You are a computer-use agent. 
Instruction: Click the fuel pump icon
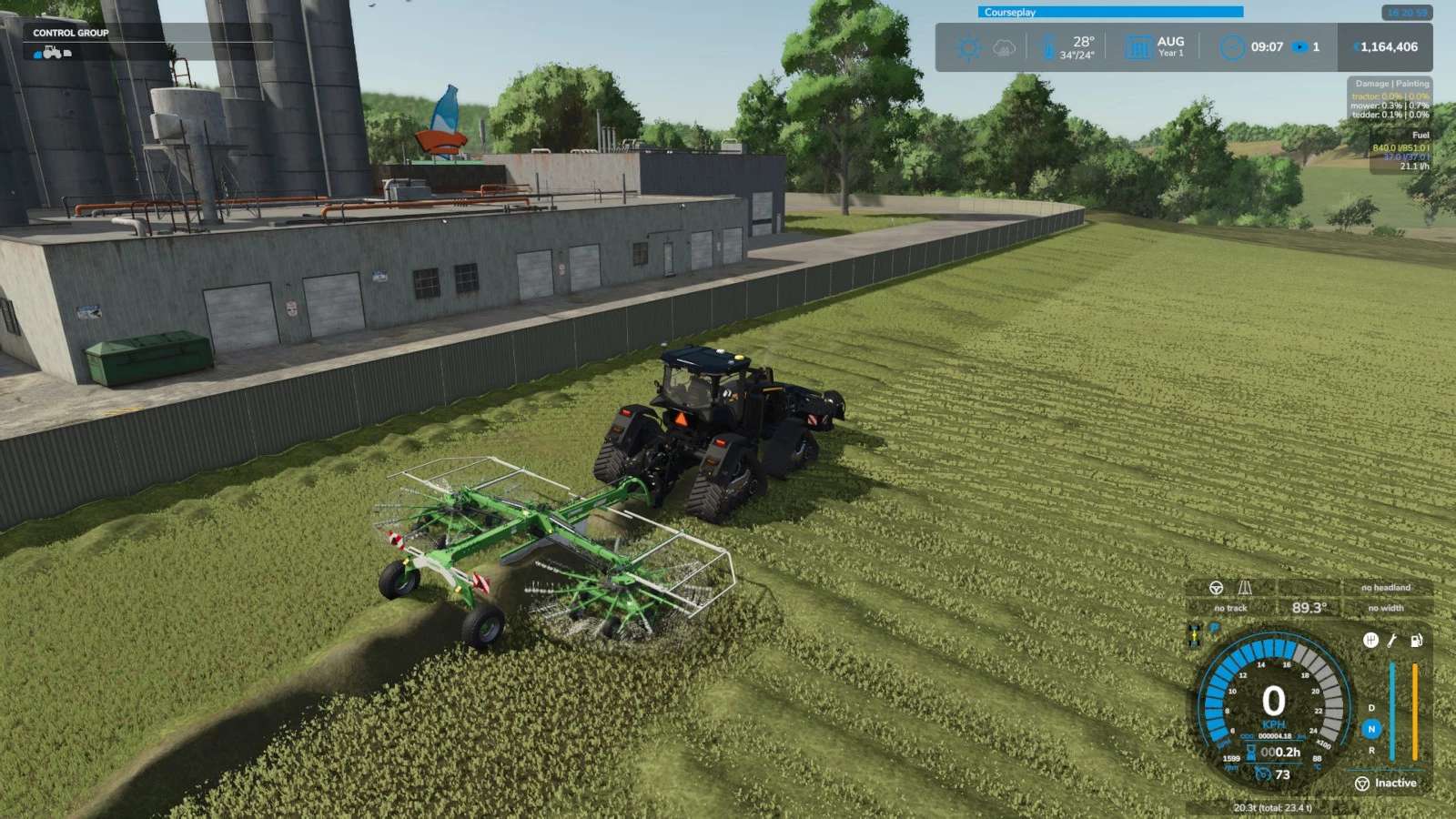point(1416,641)
